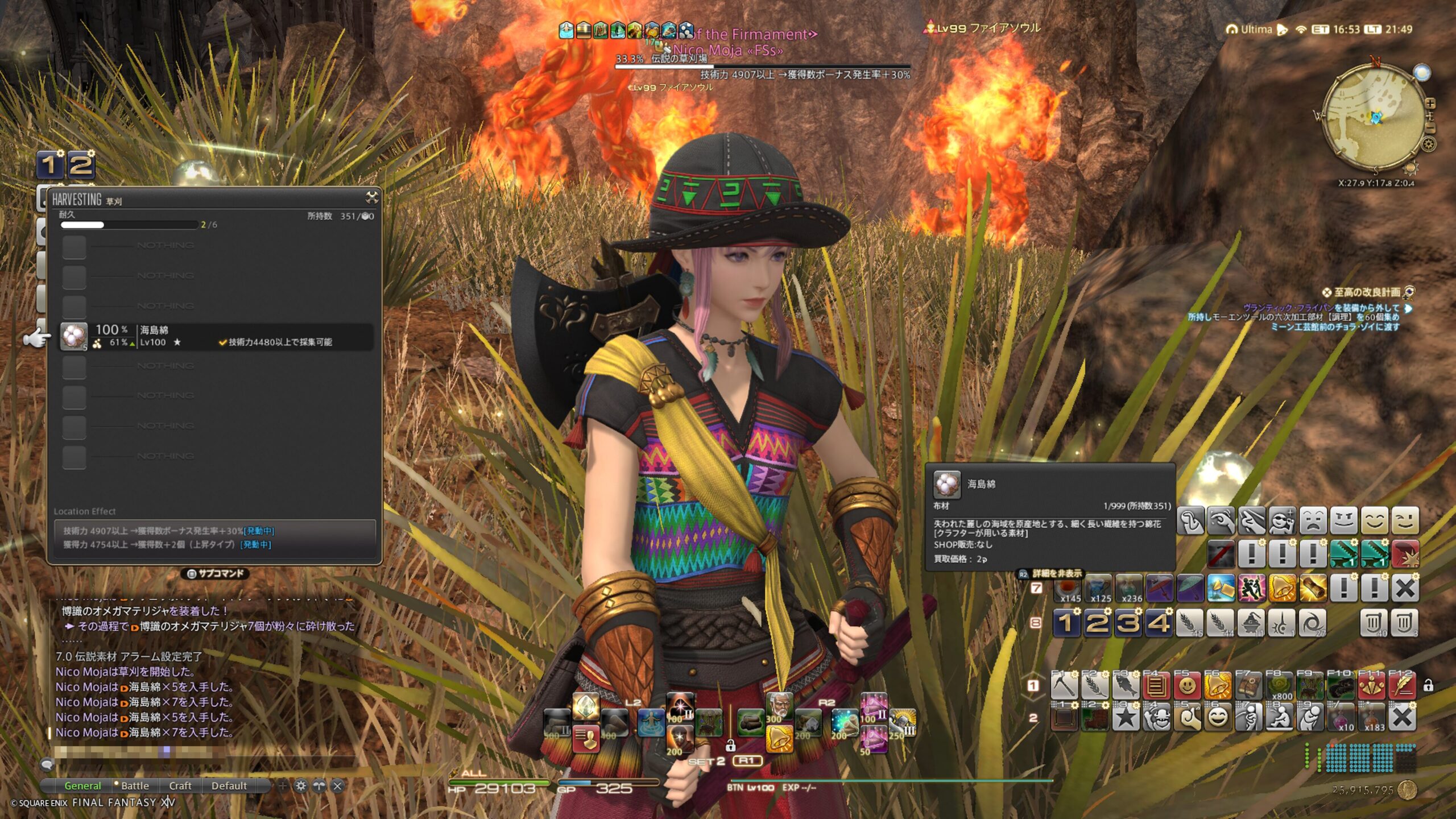Gather the 海島綿 item row
Screen dimensions: 1456x819
point(216,336)
